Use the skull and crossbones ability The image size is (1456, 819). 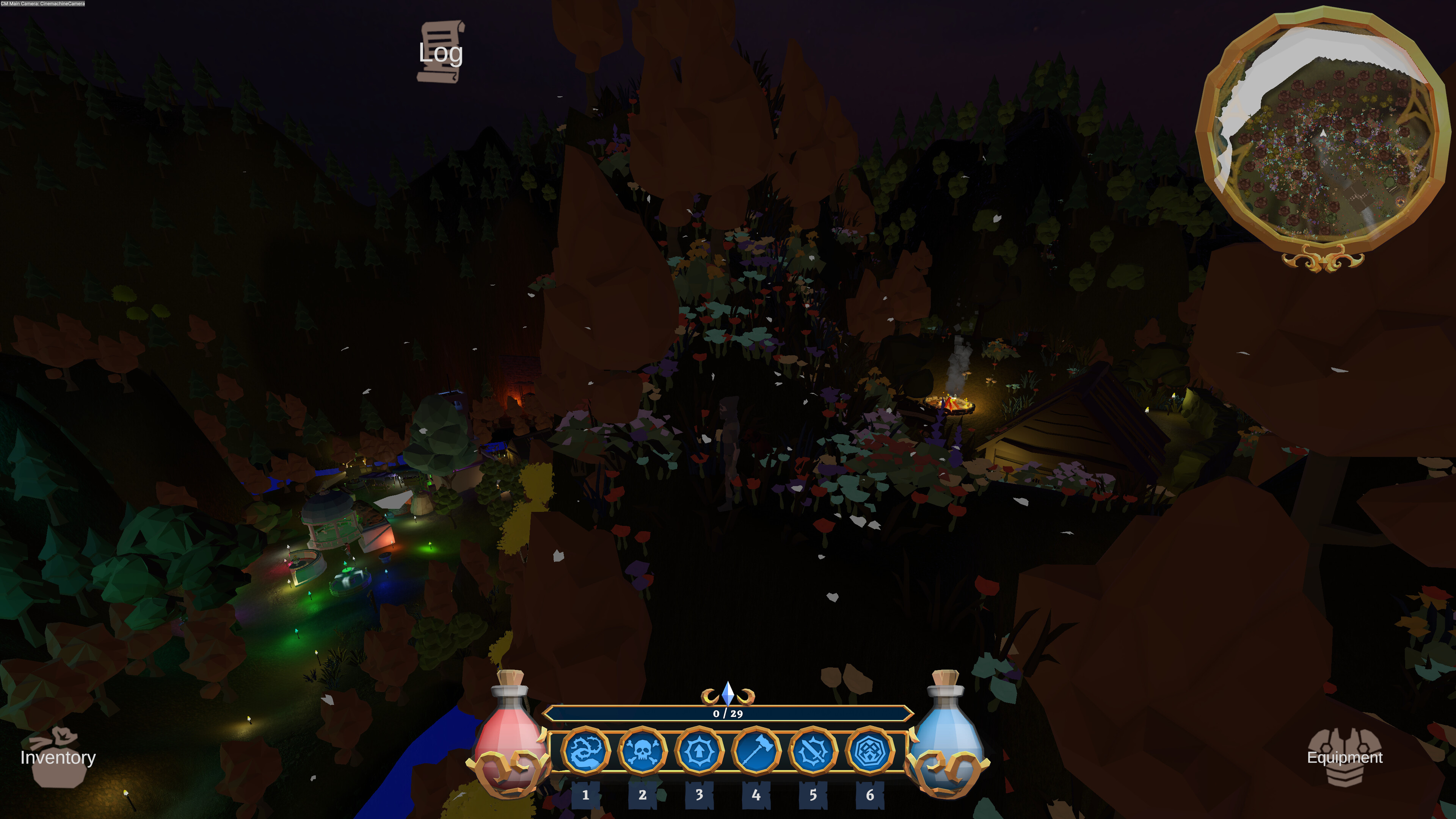(642, 751)
